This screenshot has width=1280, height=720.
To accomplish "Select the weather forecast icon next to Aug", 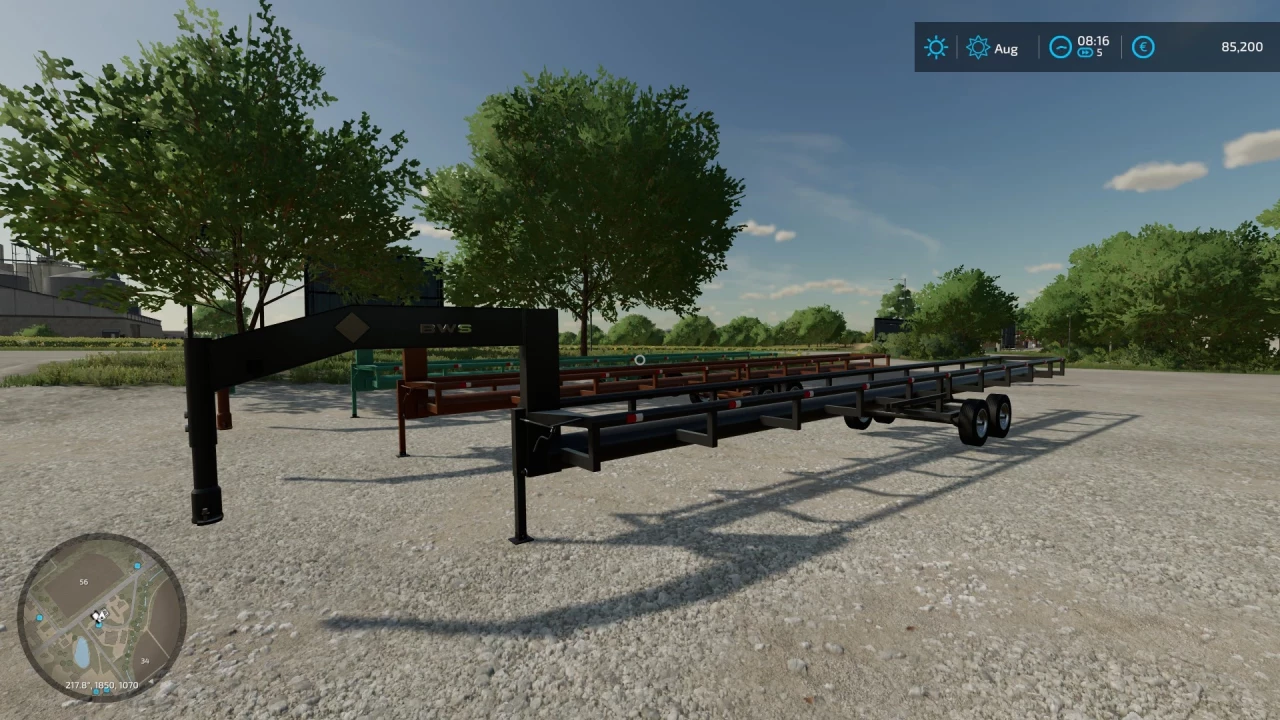I will click(978, 47).
